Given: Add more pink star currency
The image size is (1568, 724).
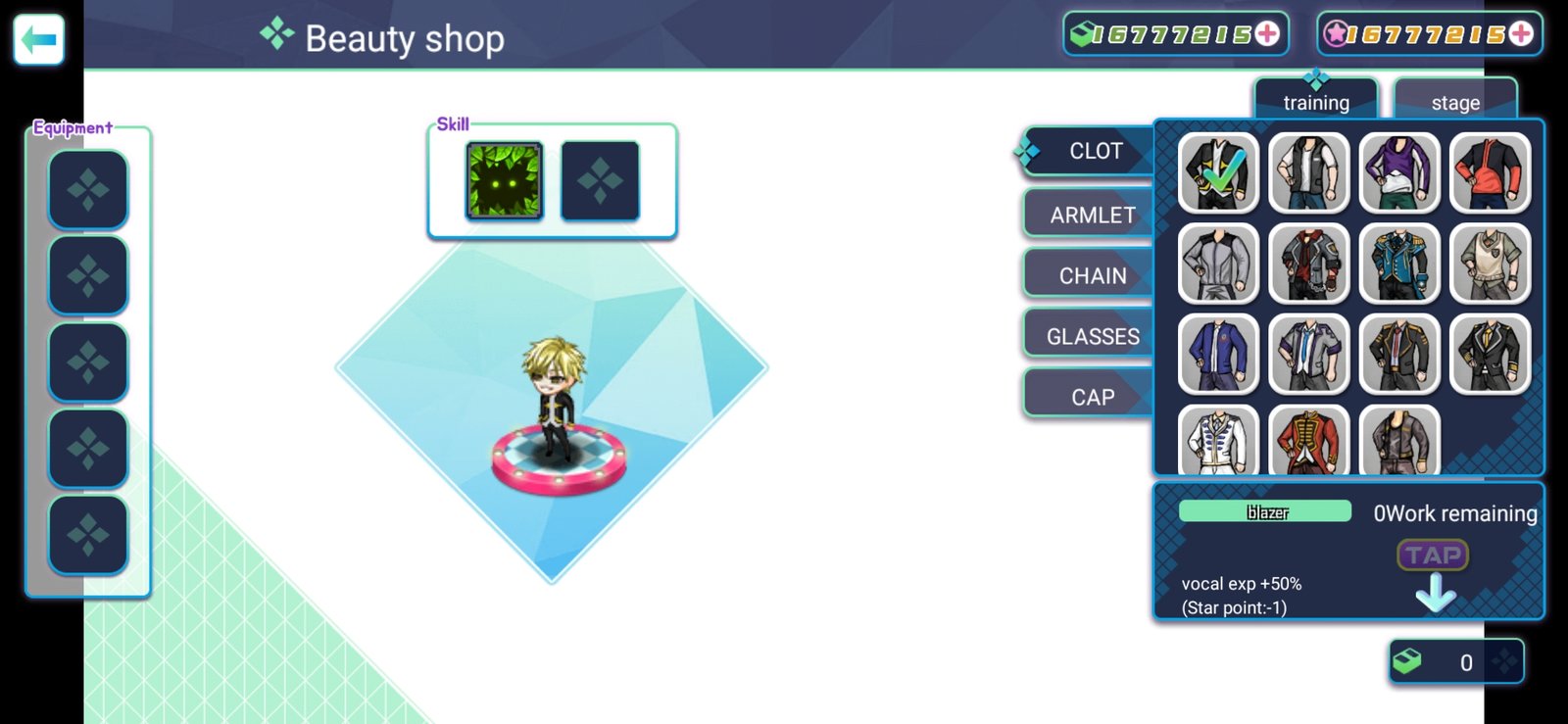Looking at the screenshot, I should click(x=1521, y=34).
